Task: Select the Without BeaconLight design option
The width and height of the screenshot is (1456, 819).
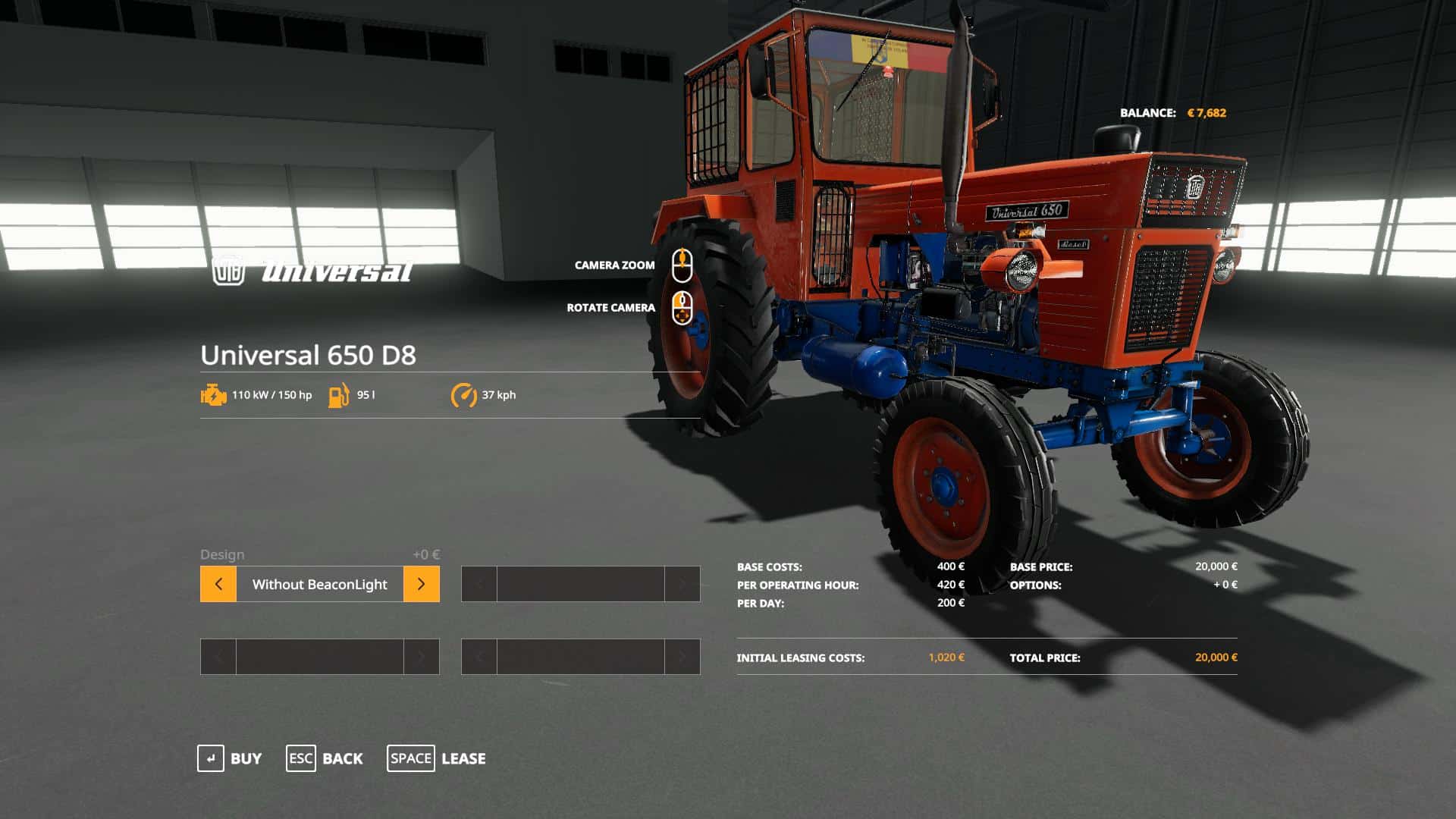Action: pos(319,584)
